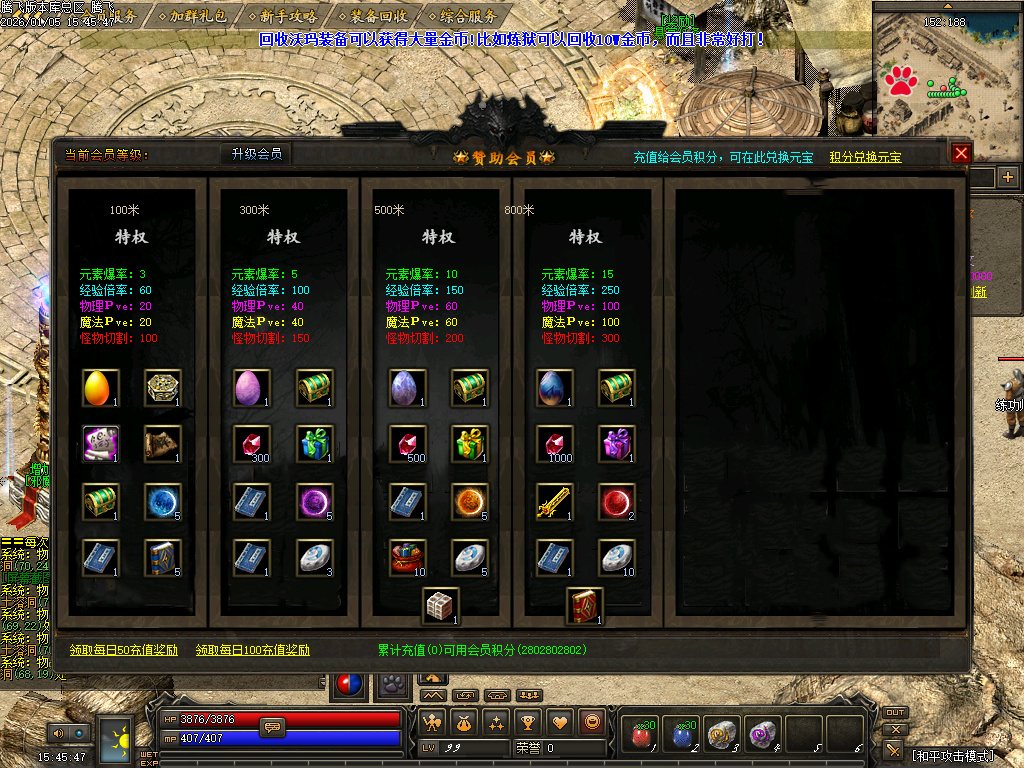Click the trophy icon on the bottom bar
This screenshot has height=768, width=1024.
(x=529, y=721)
